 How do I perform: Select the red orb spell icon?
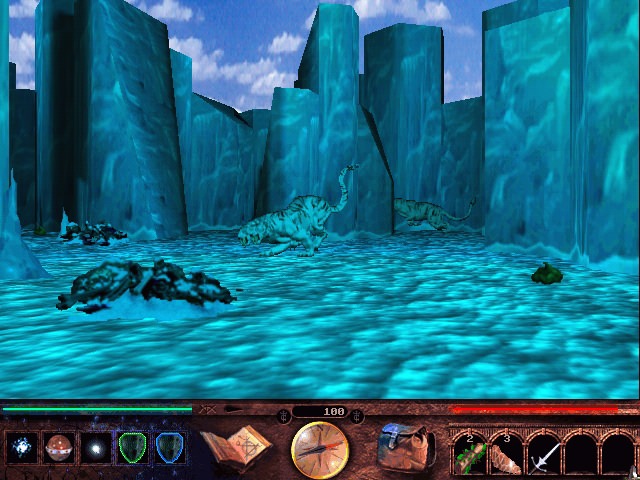[59, 449]
